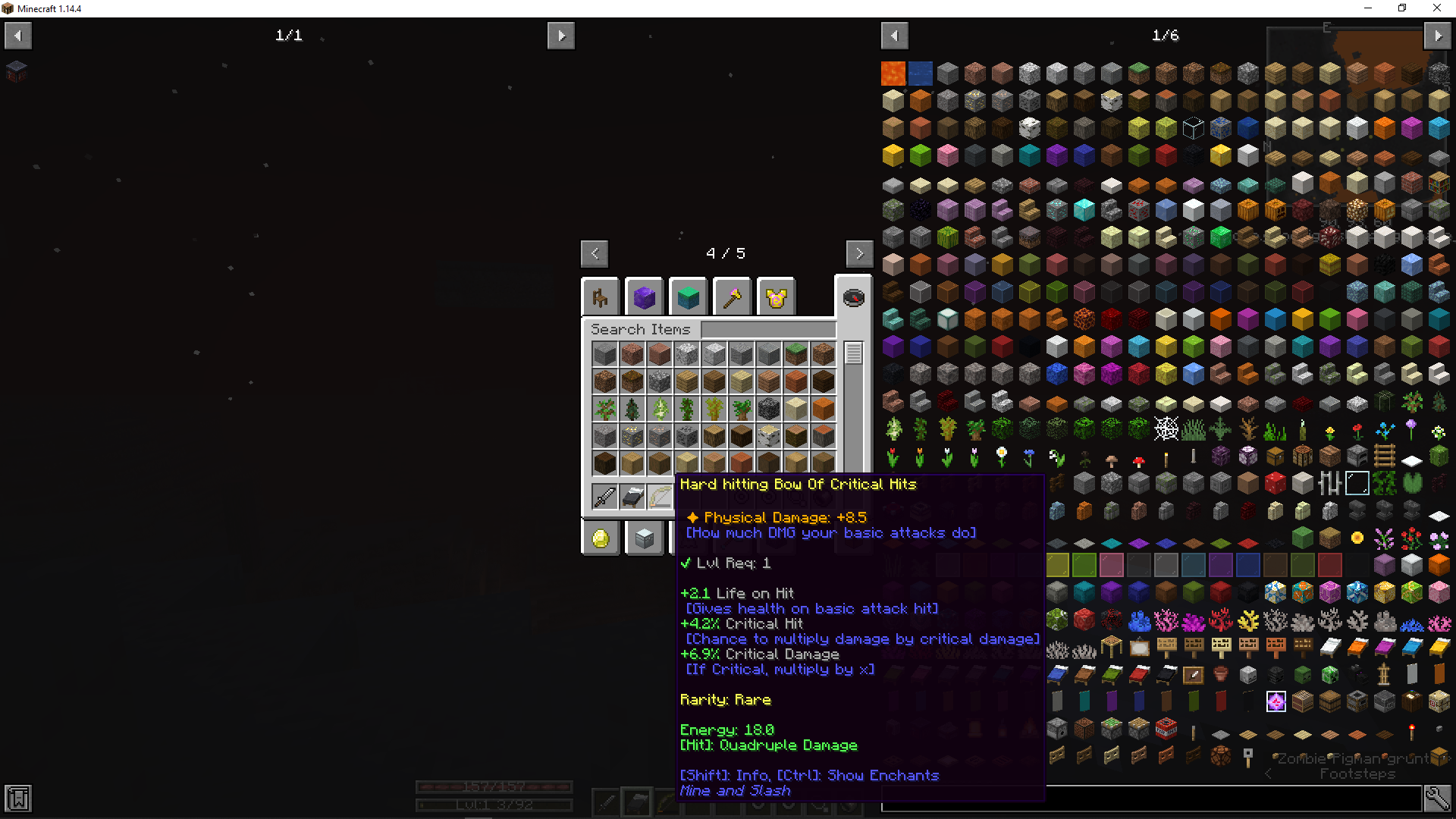Click the clock icon tab on the right
The image size is (1456, 819).
pyautogui.click(x=855, y=297)
